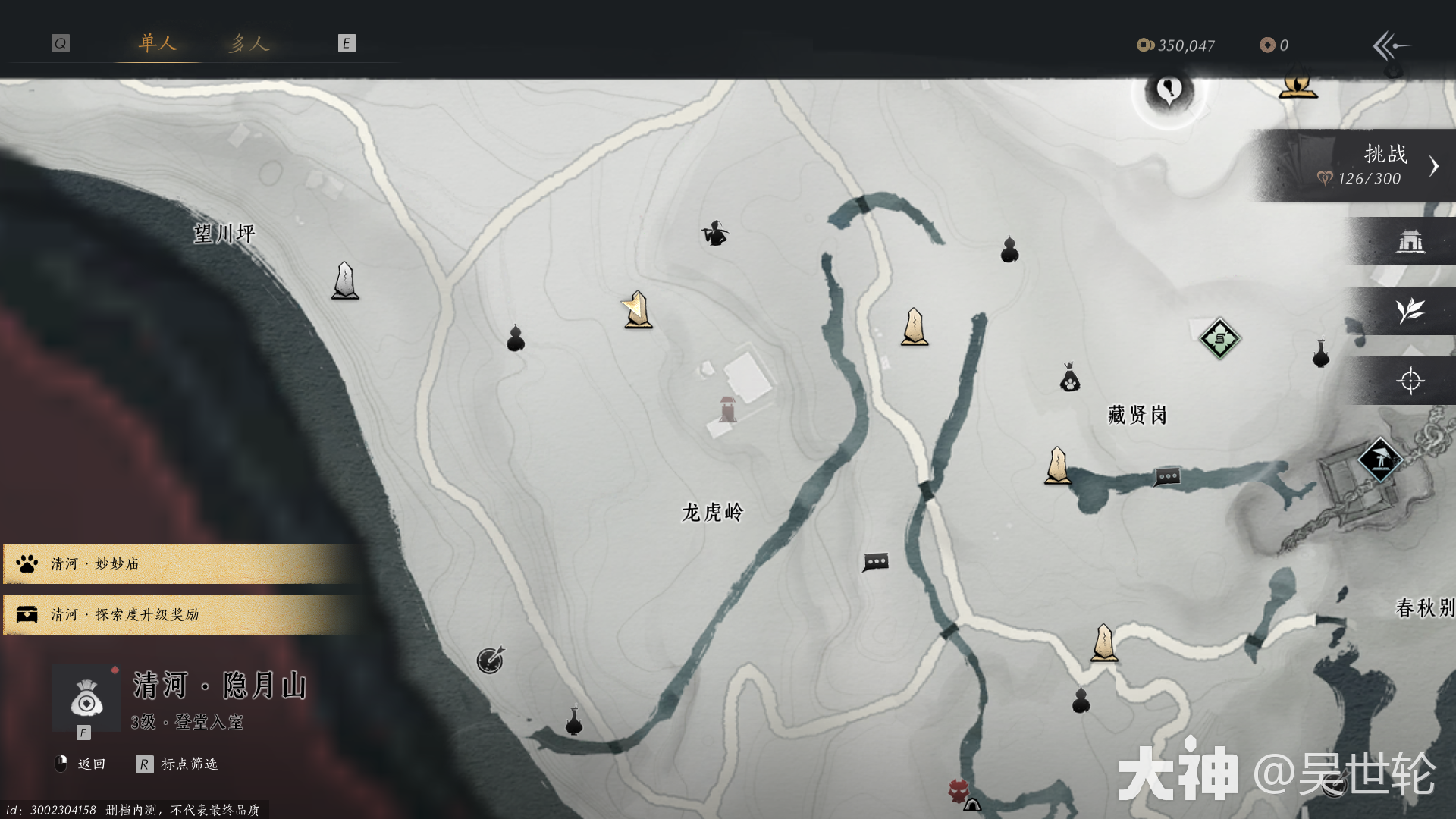
Task: Open the 清河·隐月山 exploration pouch icon
Action: [86, 698]
